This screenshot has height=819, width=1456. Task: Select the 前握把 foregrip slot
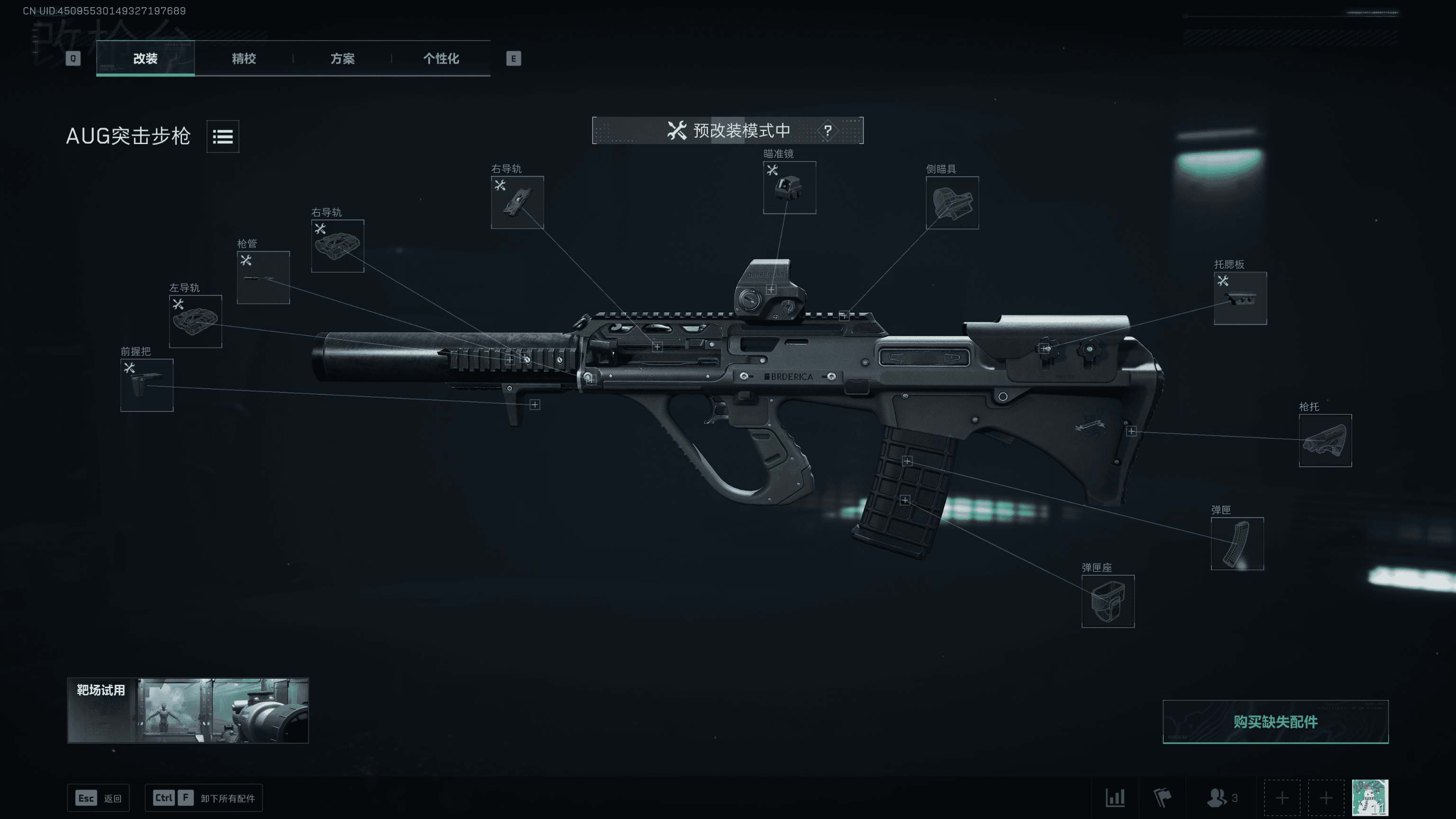pos(147,385)
